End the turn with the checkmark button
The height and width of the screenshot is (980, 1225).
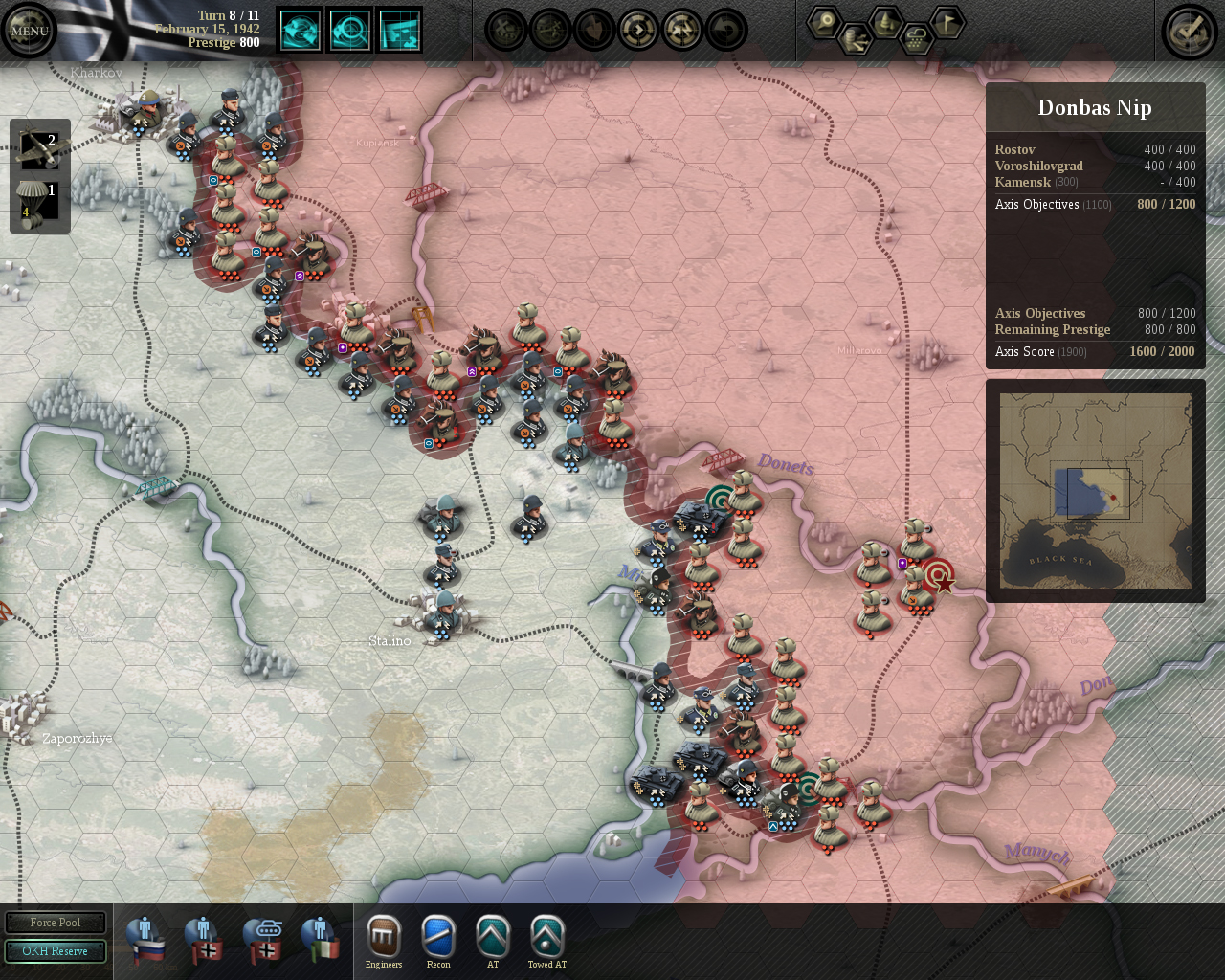tap(1189, 30)
